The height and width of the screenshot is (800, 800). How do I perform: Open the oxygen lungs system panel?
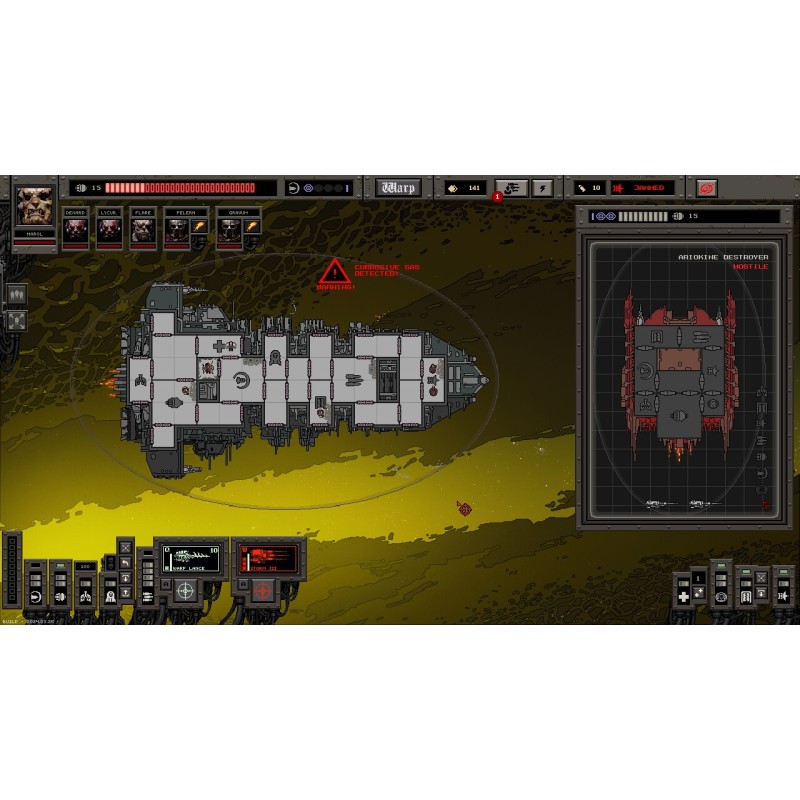click(x=85, y=596)
